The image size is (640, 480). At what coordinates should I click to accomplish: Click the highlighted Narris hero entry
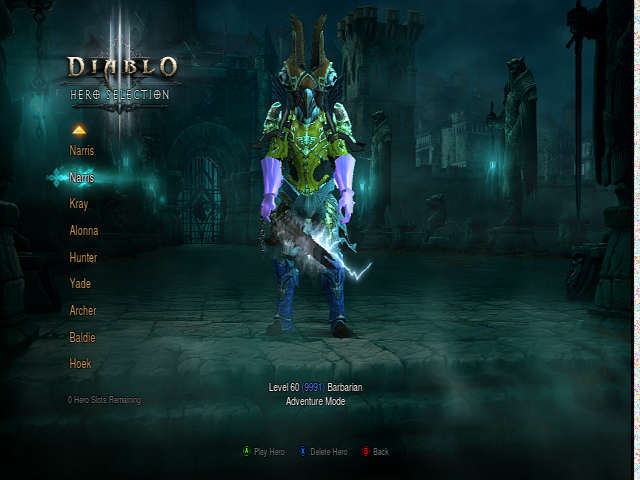[82, 177]
